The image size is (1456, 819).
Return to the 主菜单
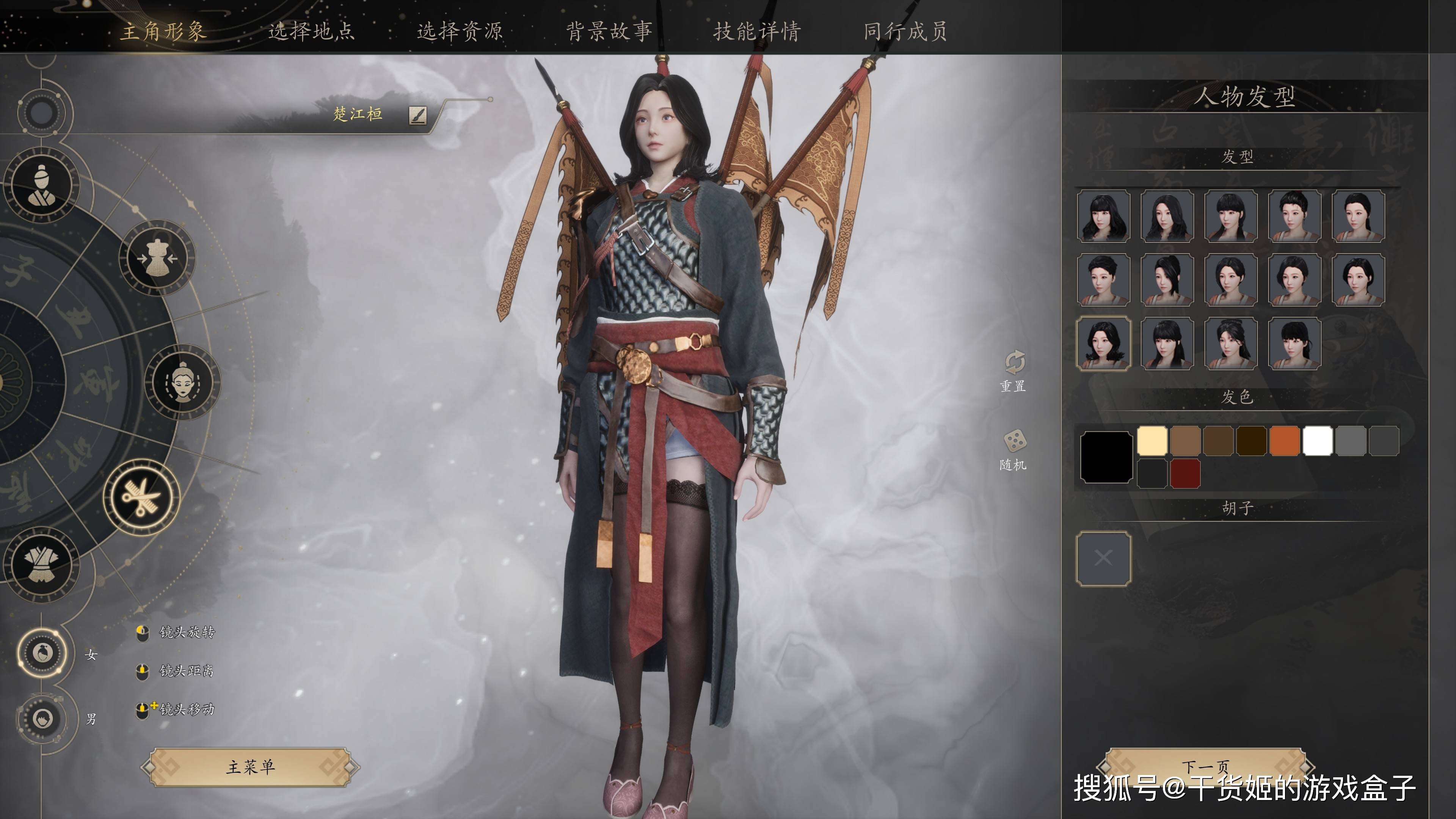pos(250,766)
